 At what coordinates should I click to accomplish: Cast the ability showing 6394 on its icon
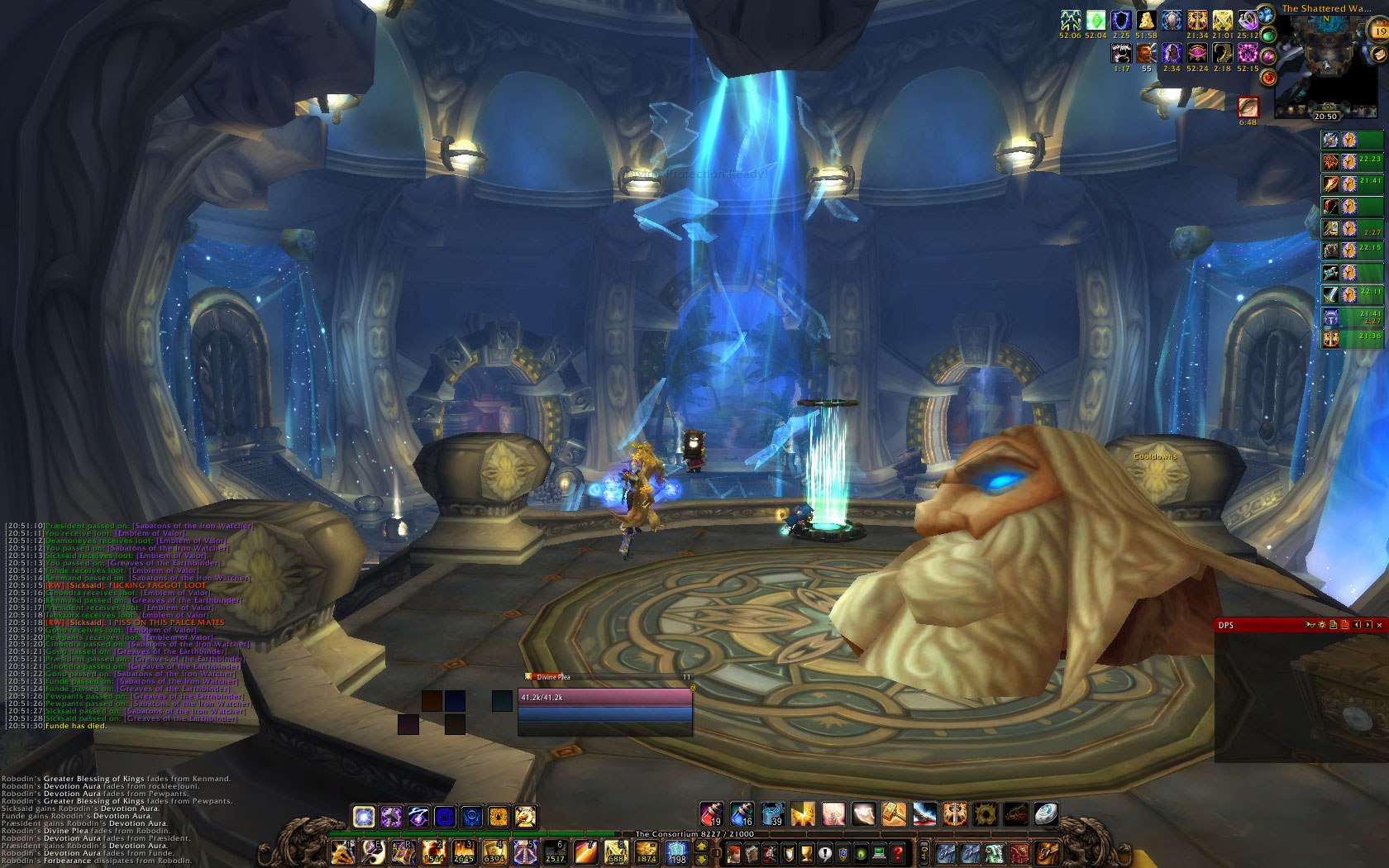pos(494,852)
